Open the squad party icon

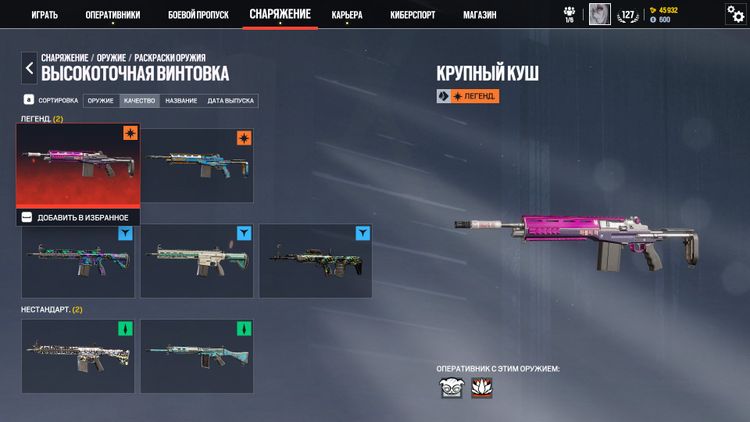coord(569,14)
